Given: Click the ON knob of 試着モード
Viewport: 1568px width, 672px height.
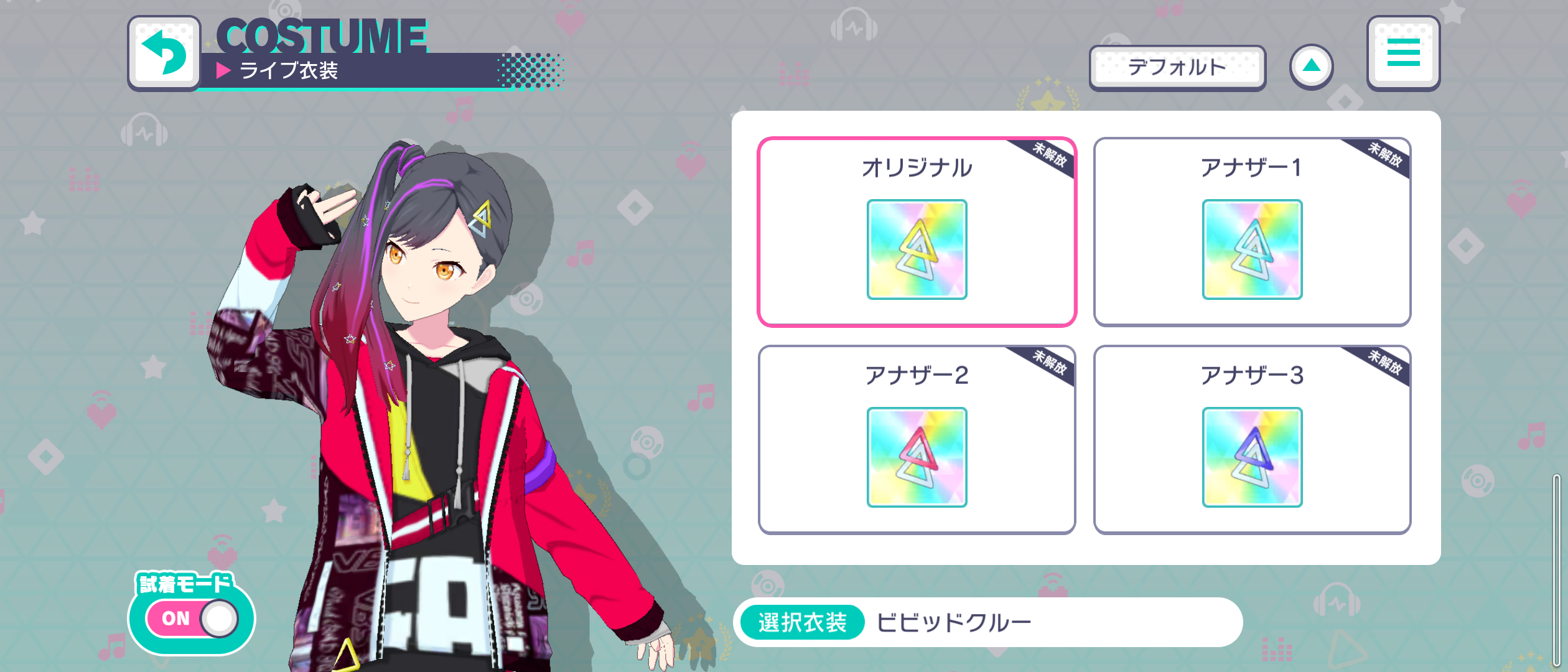Looking at the screenshot, I should 218,618.
